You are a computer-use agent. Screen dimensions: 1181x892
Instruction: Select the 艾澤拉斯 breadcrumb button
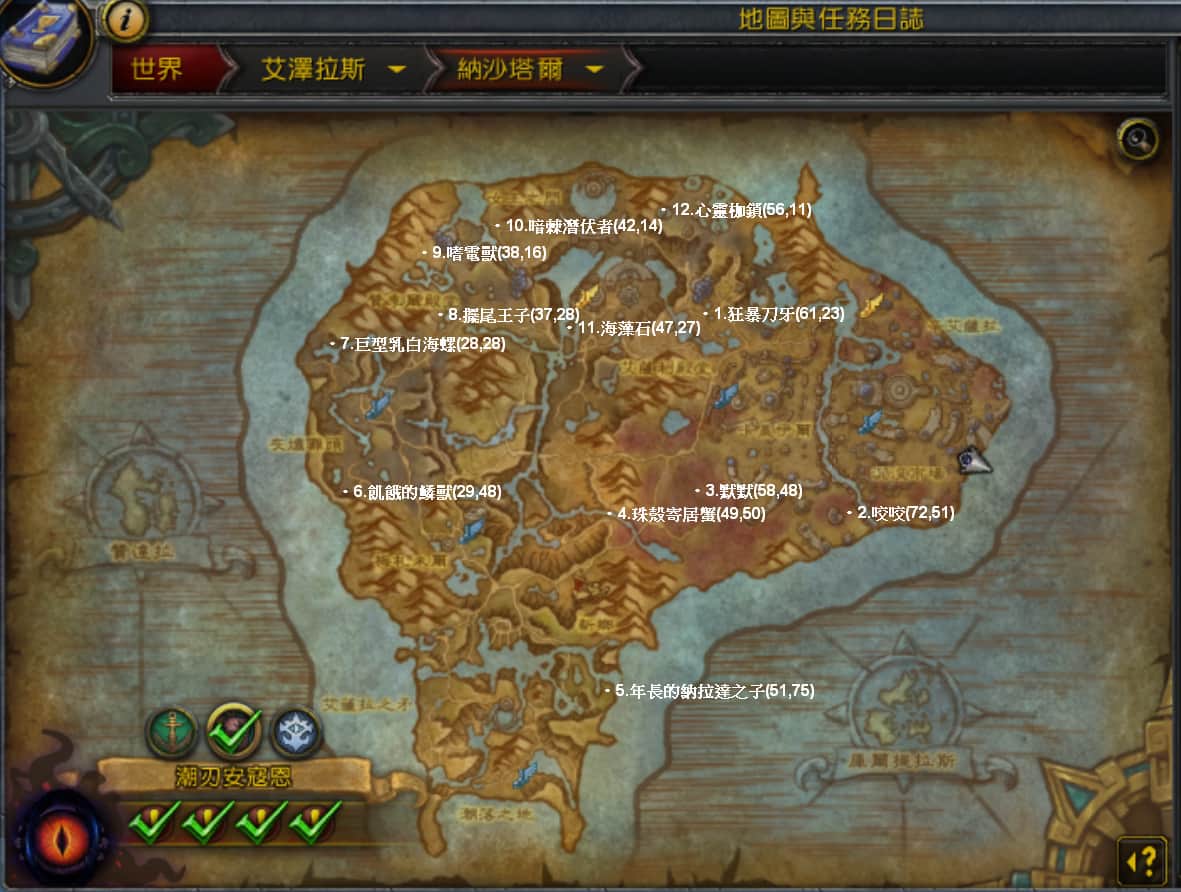coord(313,70)
